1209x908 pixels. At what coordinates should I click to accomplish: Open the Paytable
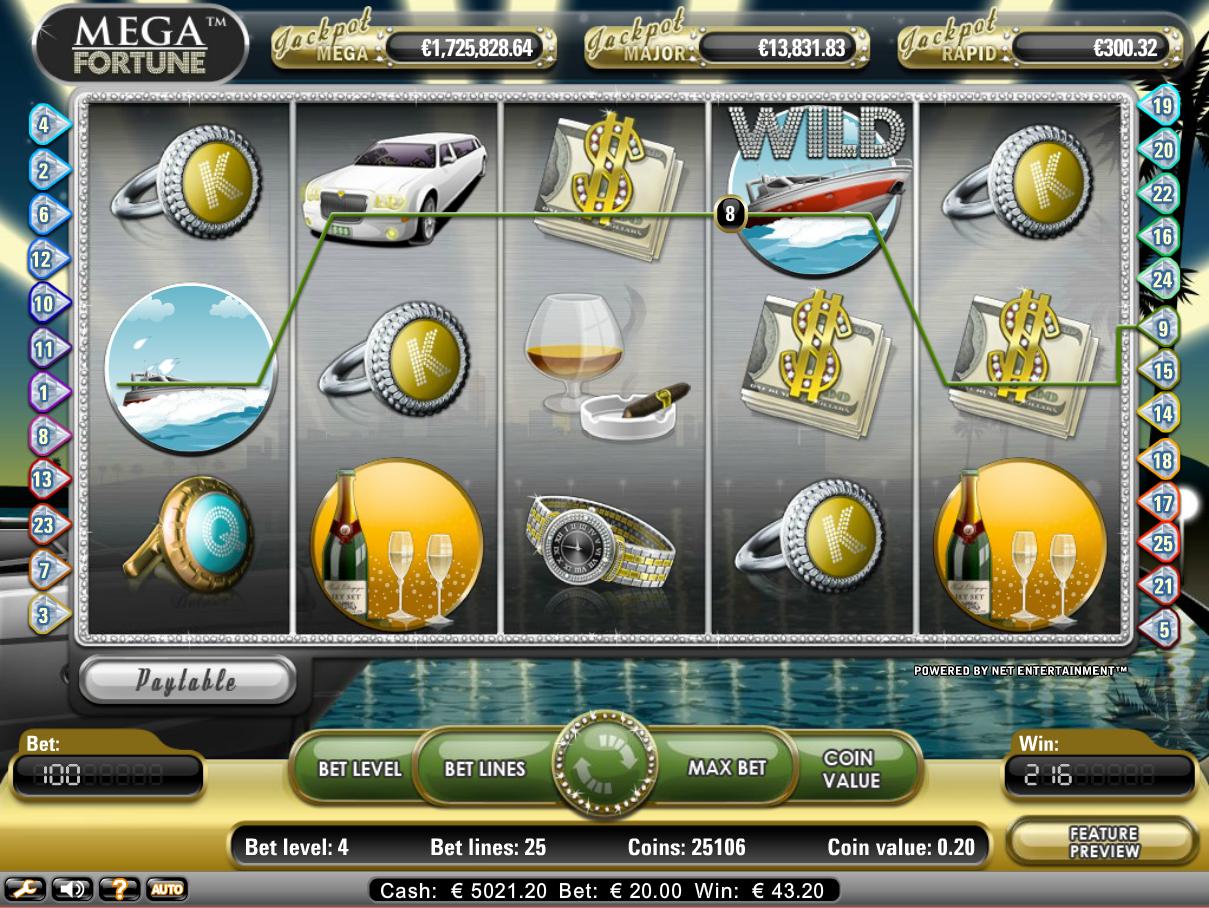(x=186, y=681)
